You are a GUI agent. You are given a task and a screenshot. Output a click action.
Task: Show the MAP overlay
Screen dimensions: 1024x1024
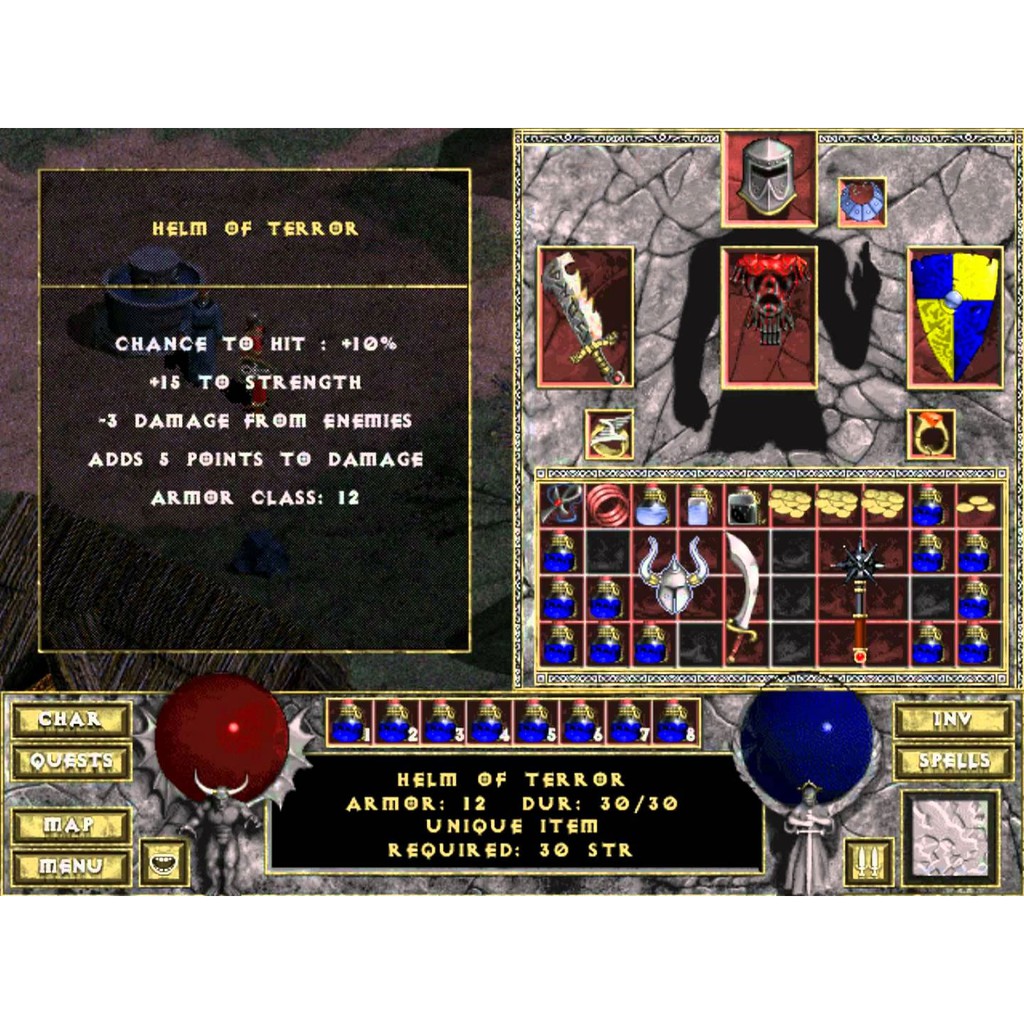pyautogui.click(x=71, y=826)
